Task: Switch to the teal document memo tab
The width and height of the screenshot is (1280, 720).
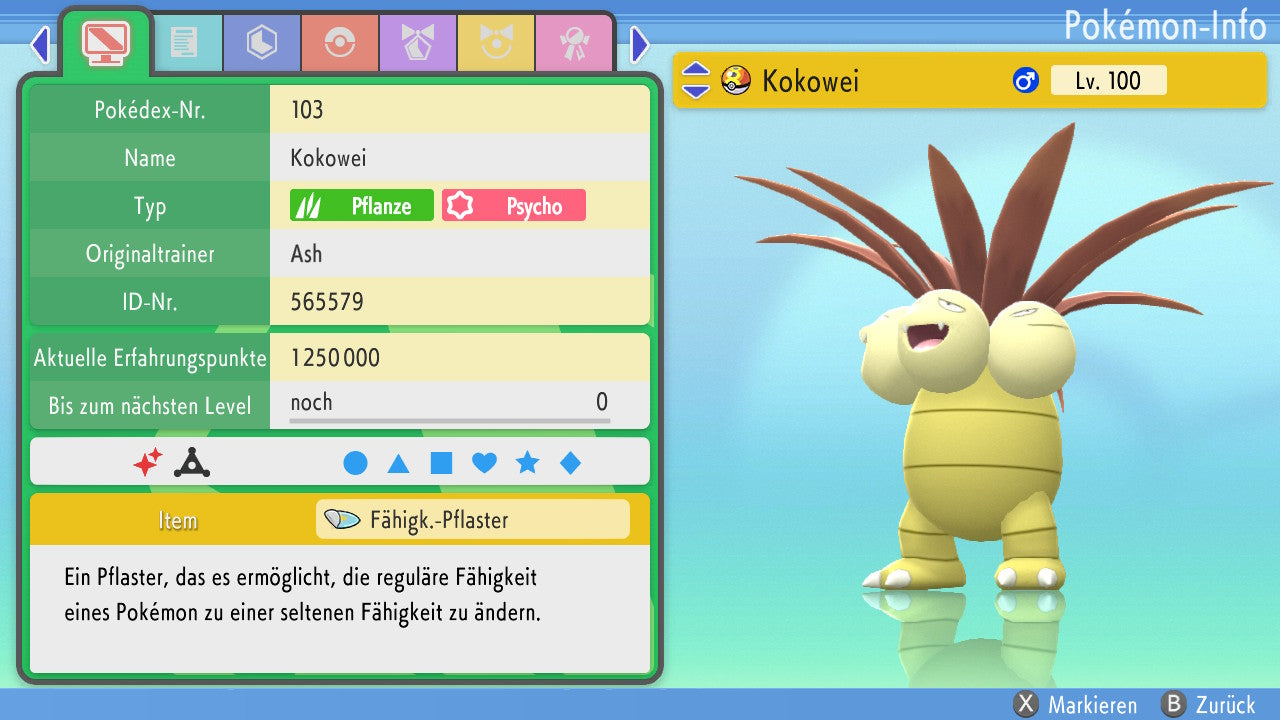Action: coord(183,43)
